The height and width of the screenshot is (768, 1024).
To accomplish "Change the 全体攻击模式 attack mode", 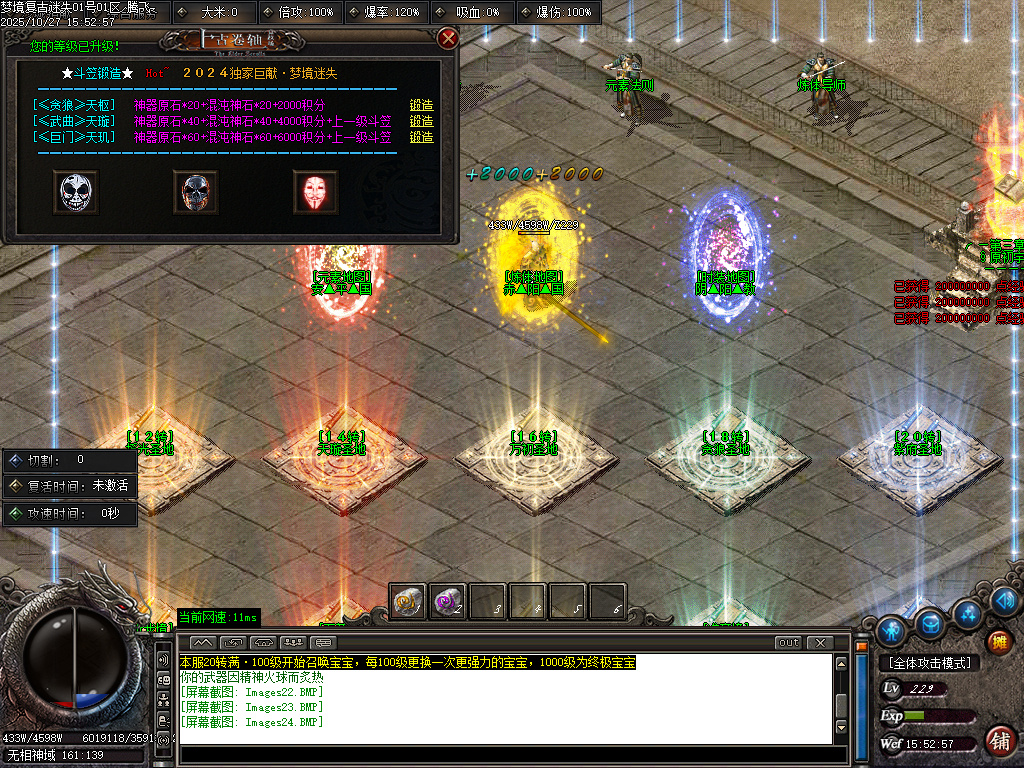I will tap(929, 663).
